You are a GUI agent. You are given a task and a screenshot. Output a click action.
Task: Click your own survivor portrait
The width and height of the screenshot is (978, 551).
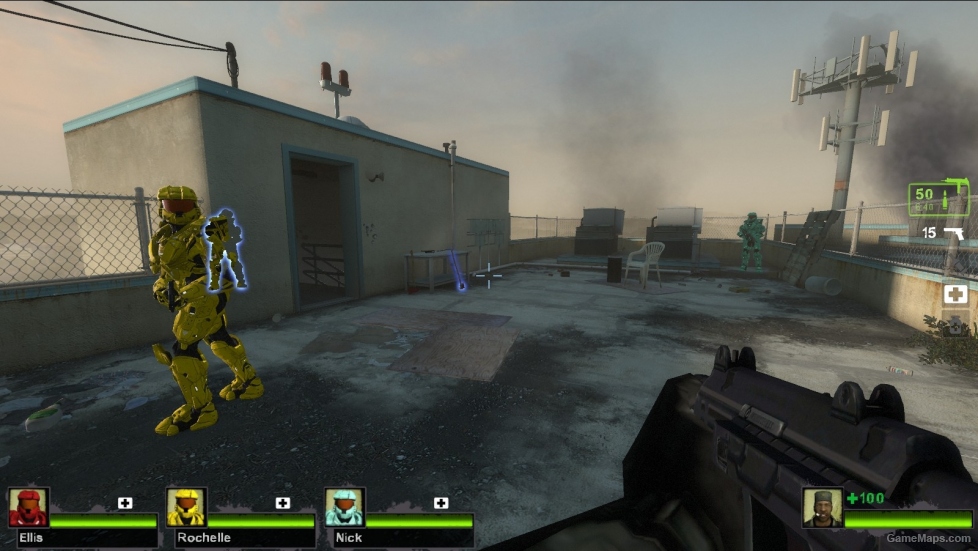click(822, 507)
